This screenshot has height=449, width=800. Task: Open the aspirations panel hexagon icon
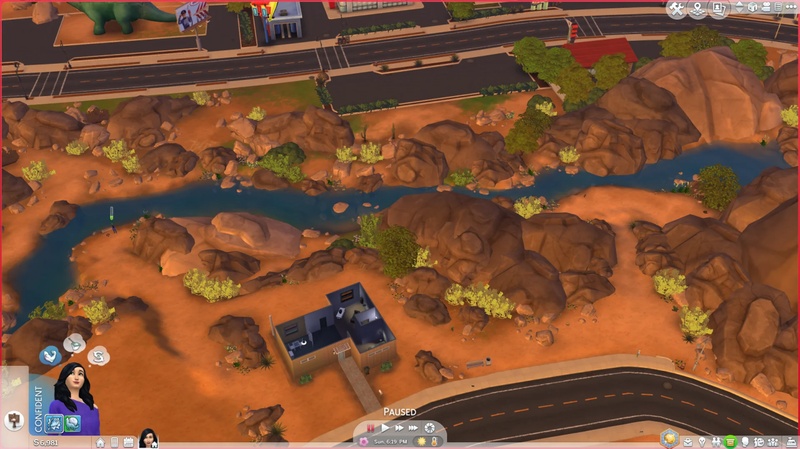point(670,440)
